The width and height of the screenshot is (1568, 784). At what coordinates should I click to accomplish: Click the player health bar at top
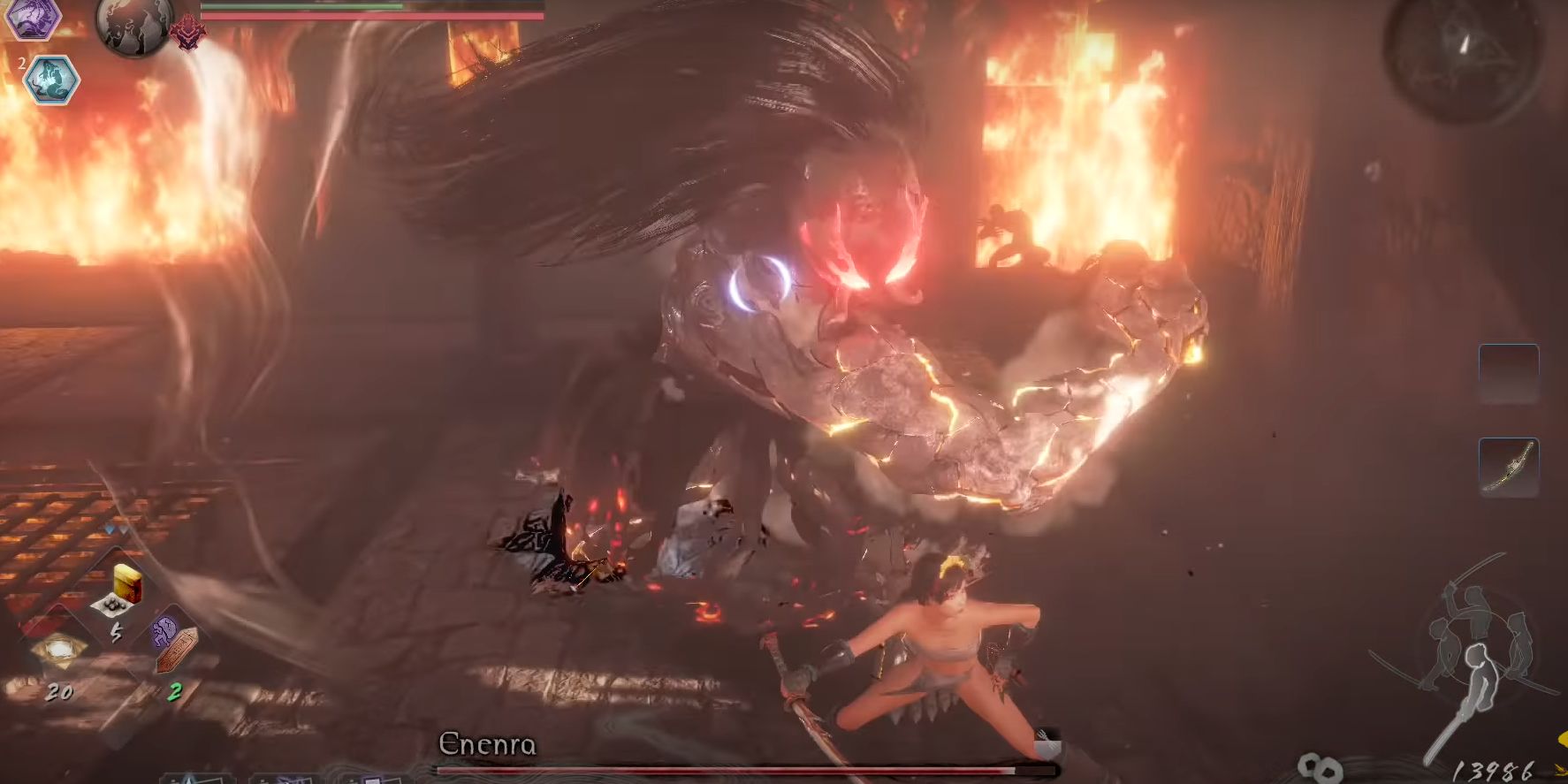(371, 16)
